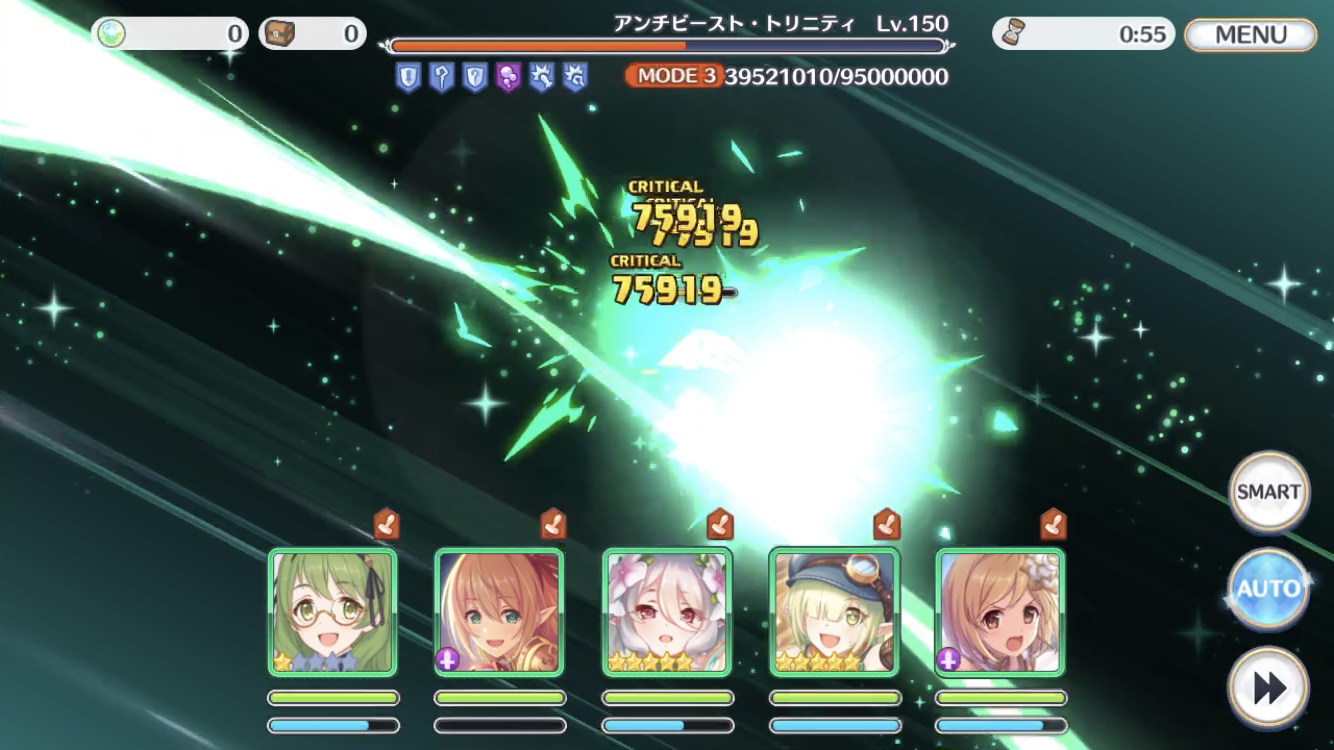Tap the hatted blonde character's portrait
This screenshot has width=1334, height=750.
(835, 610)
